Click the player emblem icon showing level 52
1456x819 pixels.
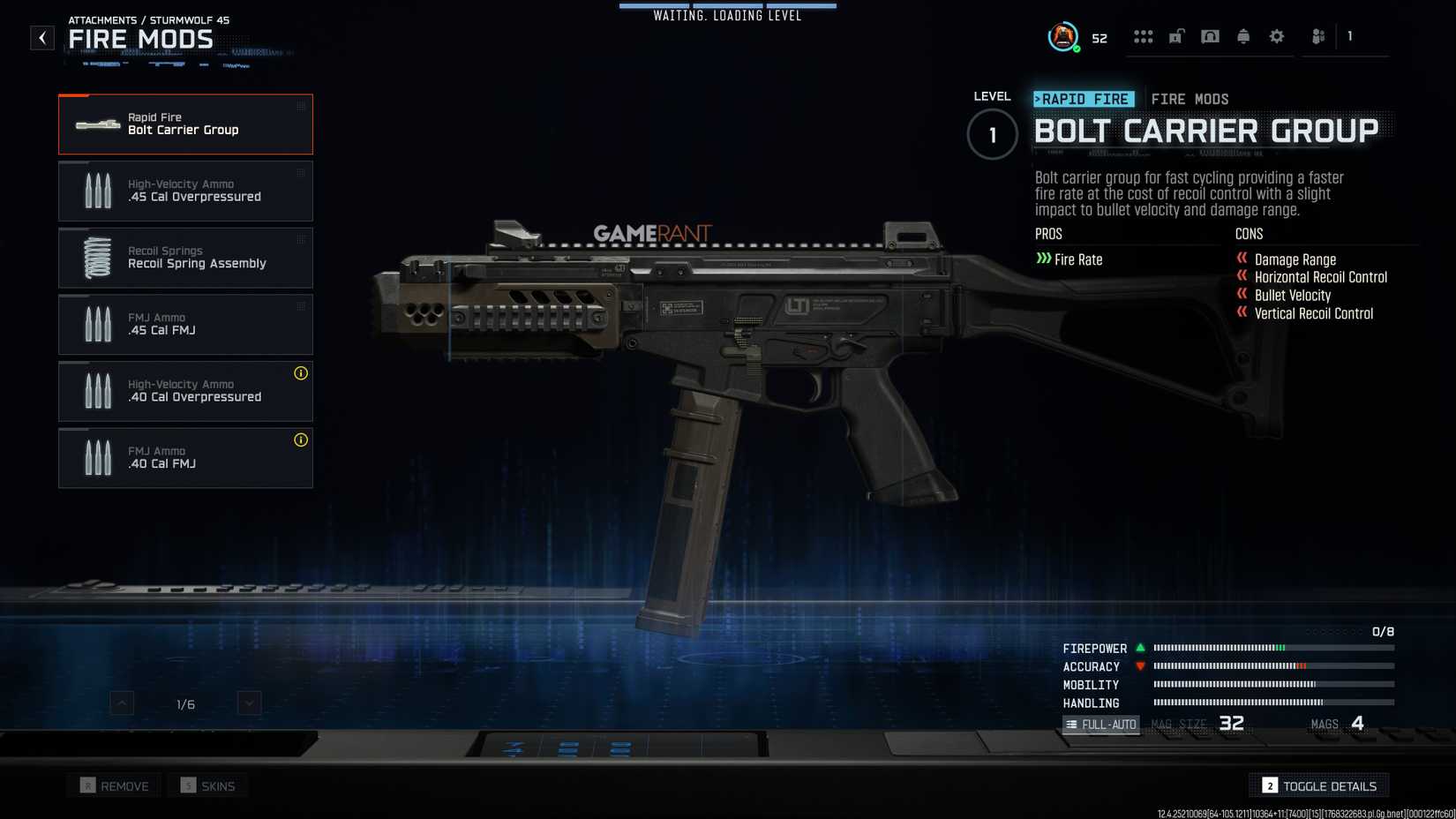1062,36
